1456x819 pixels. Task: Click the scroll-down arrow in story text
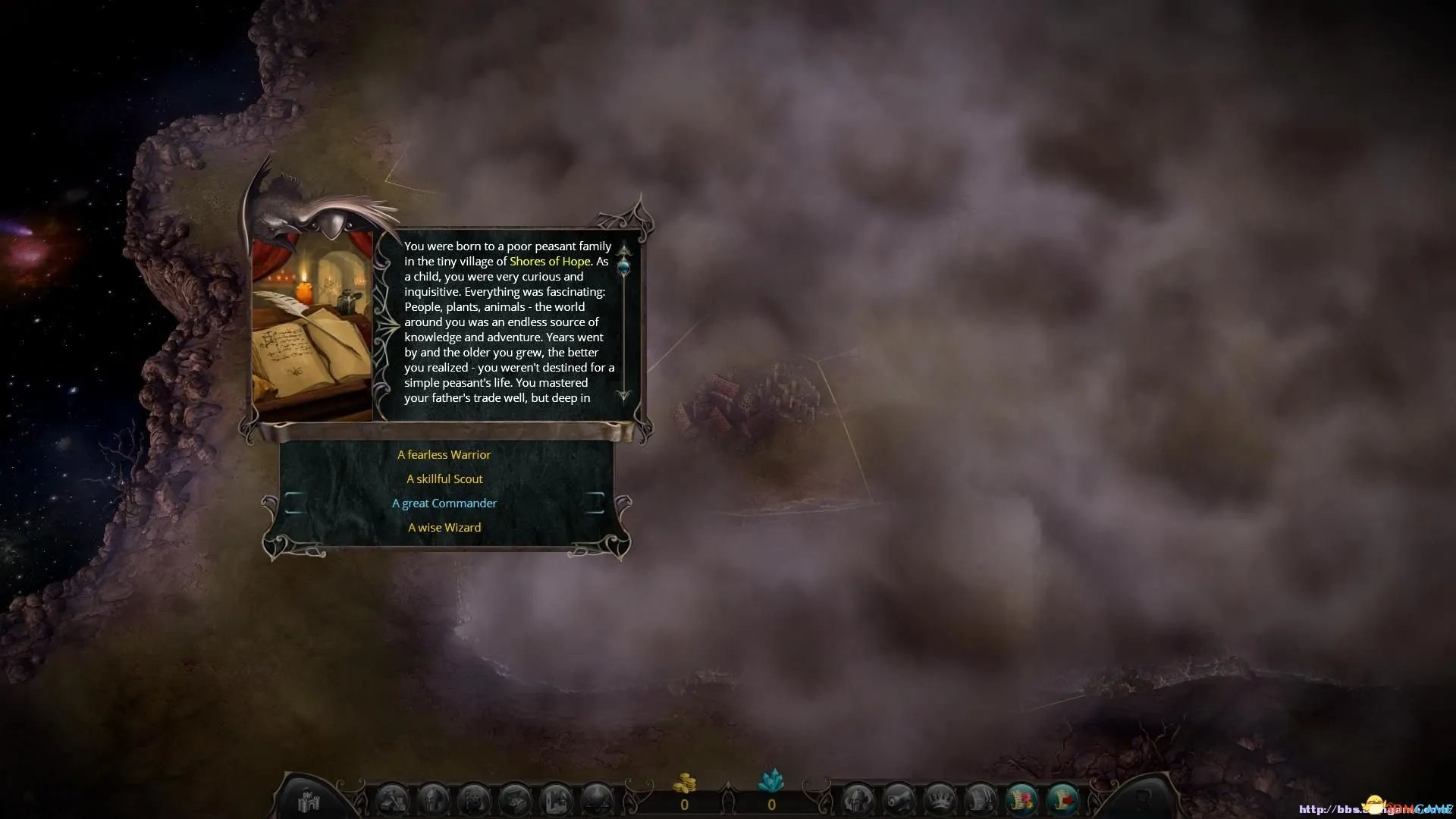(x=624, y=395)
